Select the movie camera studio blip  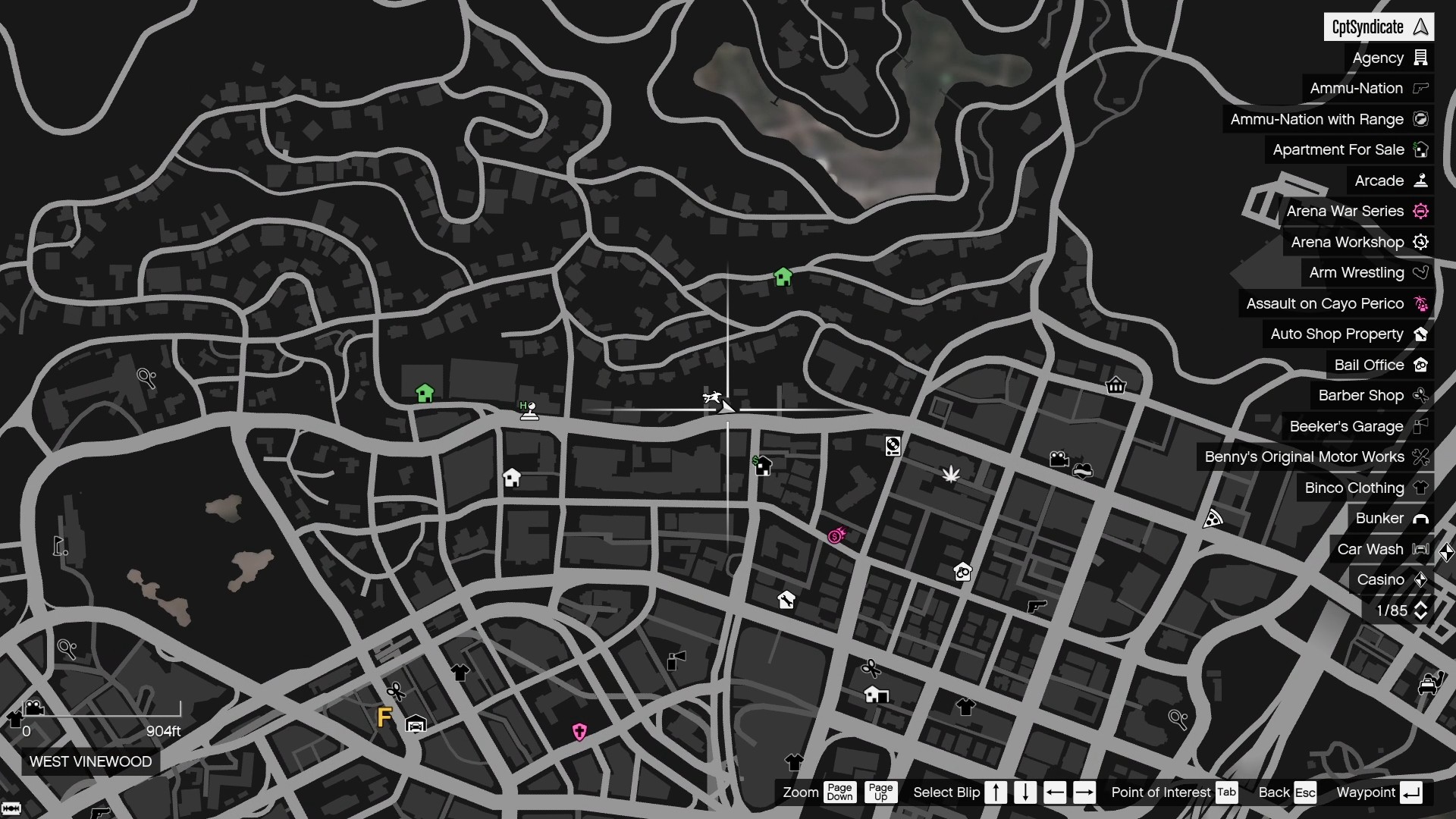(x=1059, y=460)
